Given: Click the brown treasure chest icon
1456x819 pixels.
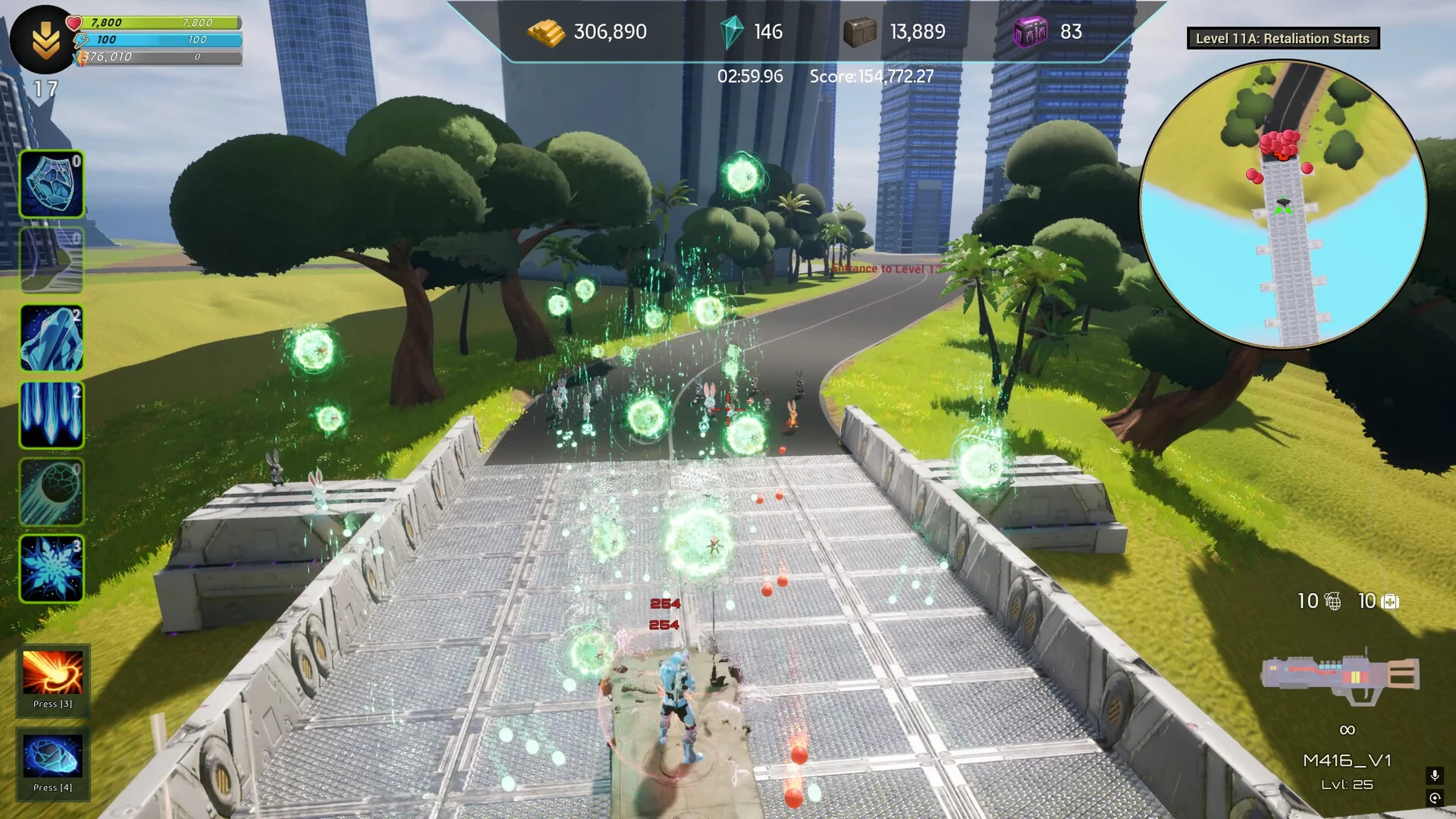Looking at the screenshot, I should pos(860,33).
